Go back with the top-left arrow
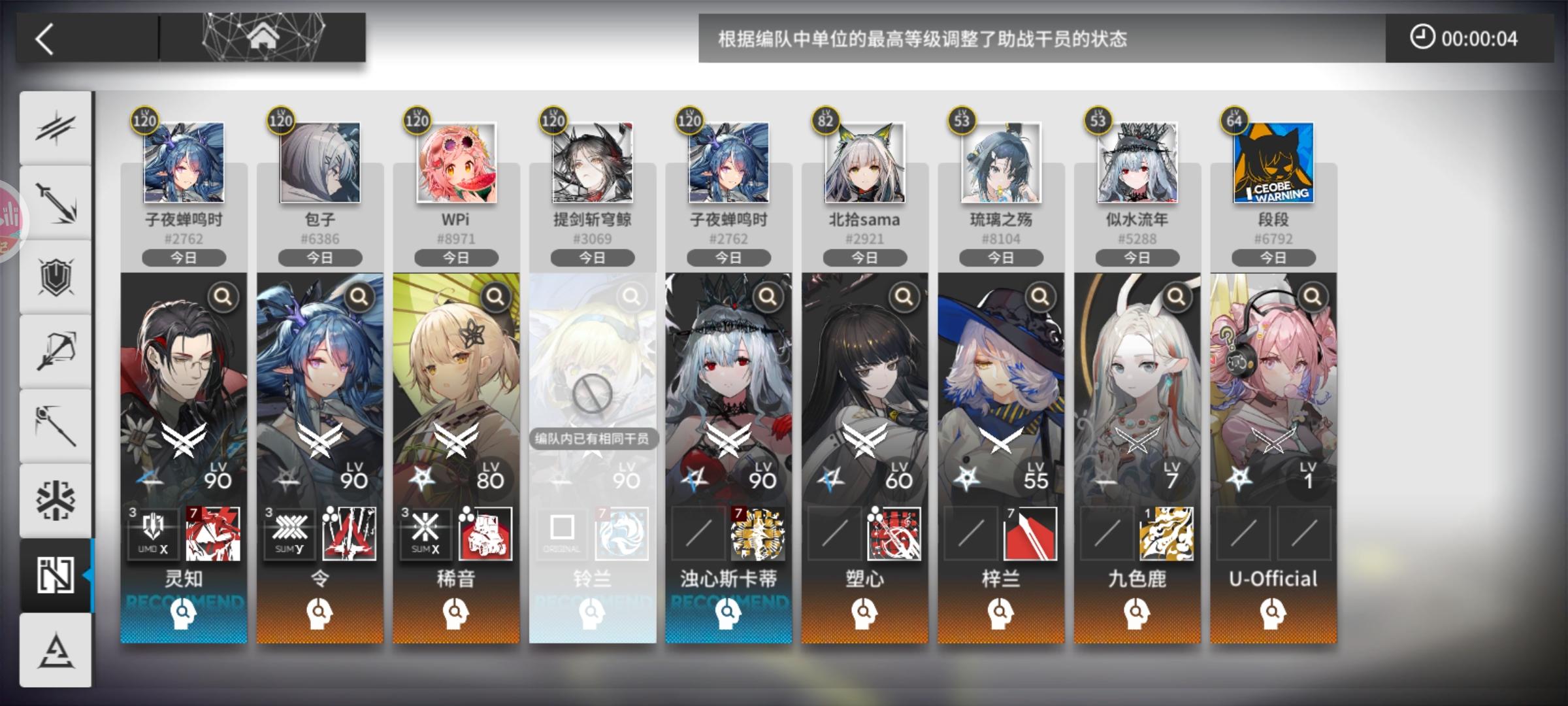The image size is (1568, 706). 44,38
